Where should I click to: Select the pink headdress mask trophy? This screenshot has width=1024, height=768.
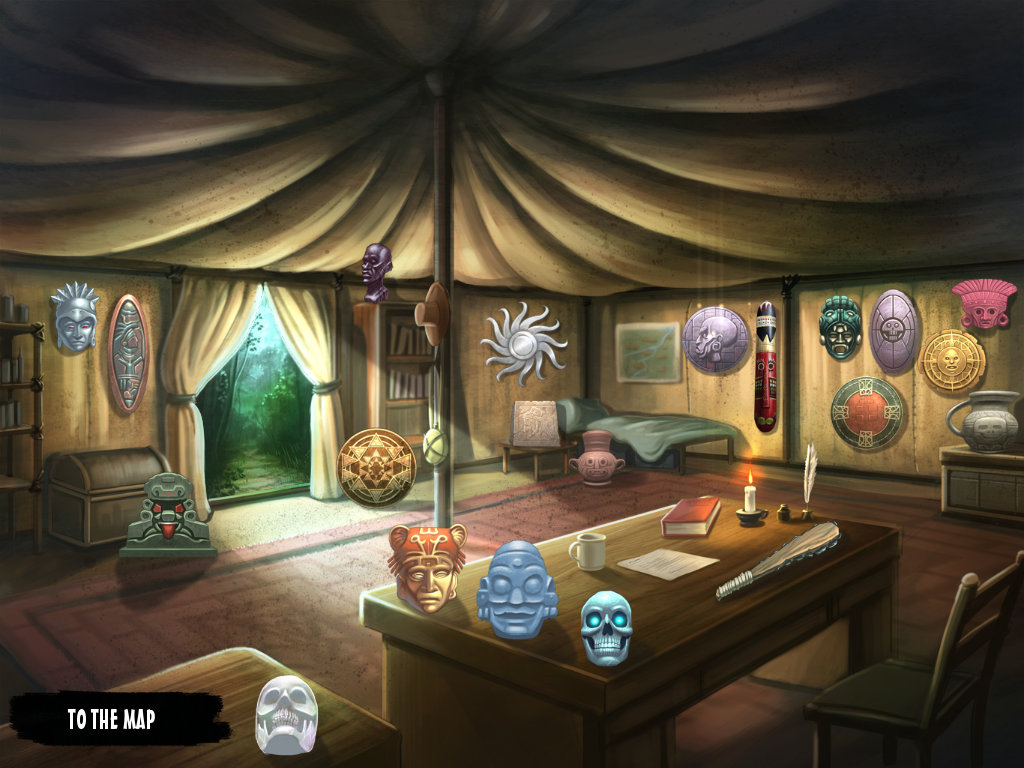984,302
